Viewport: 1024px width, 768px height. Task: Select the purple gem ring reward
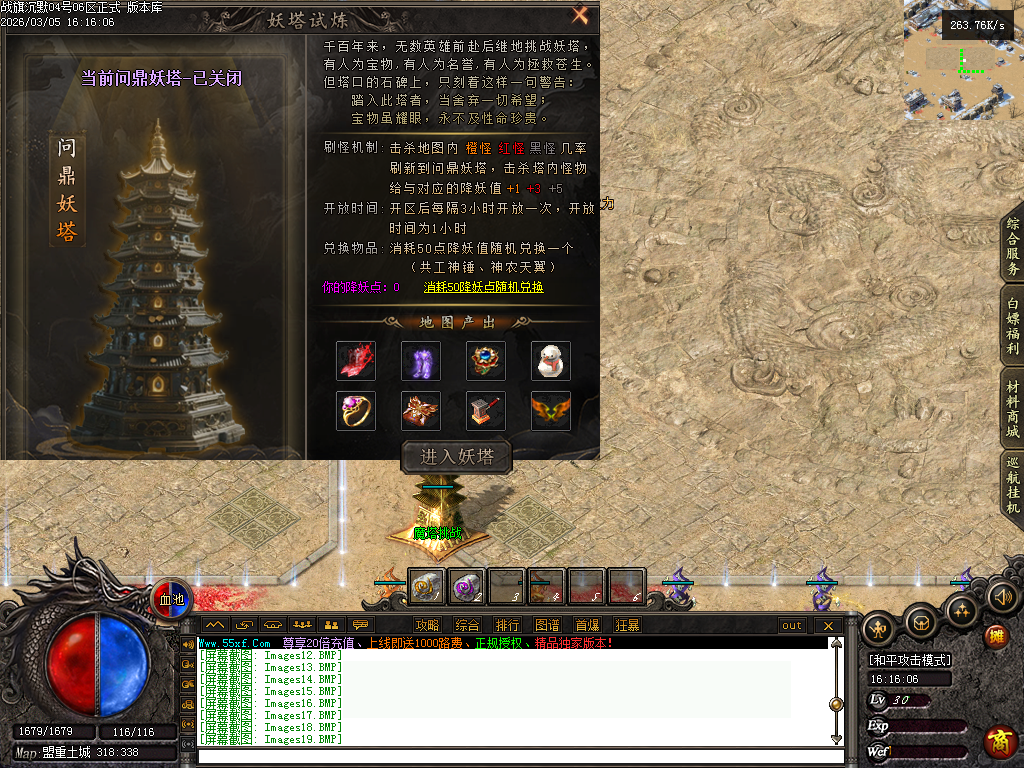pos(356,410)
